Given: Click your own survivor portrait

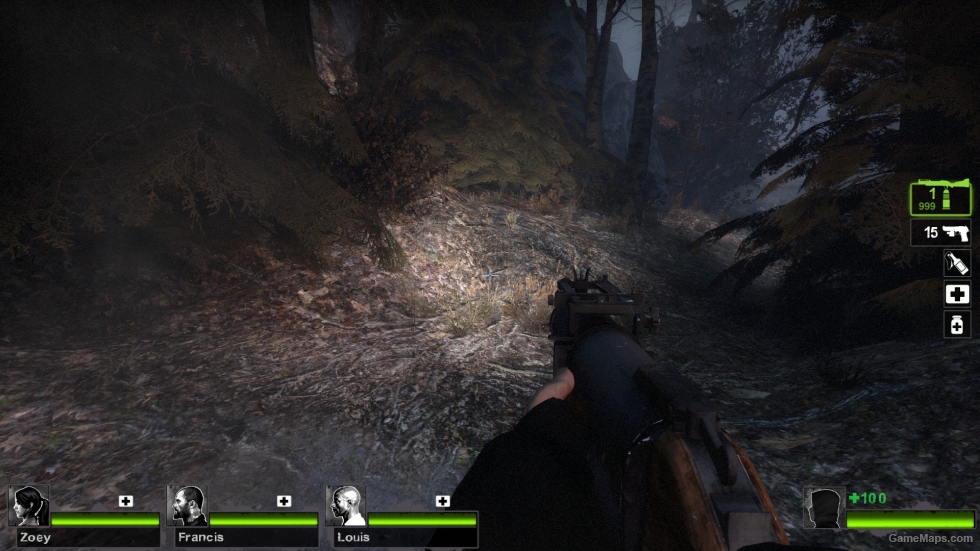Looking at the screenshot, I should tap(824, 507).
